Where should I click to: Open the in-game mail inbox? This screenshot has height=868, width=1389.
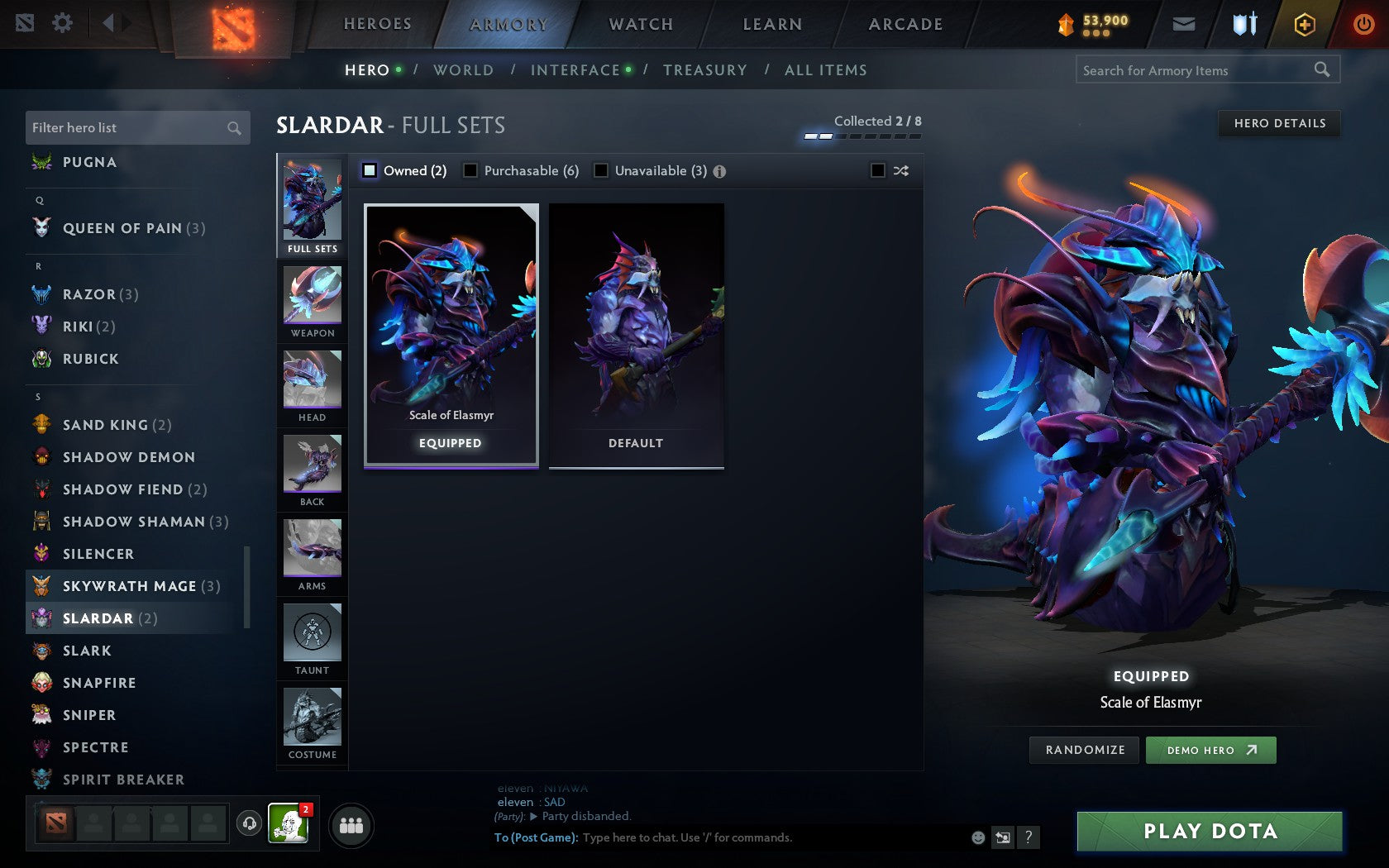[1184, 24]
